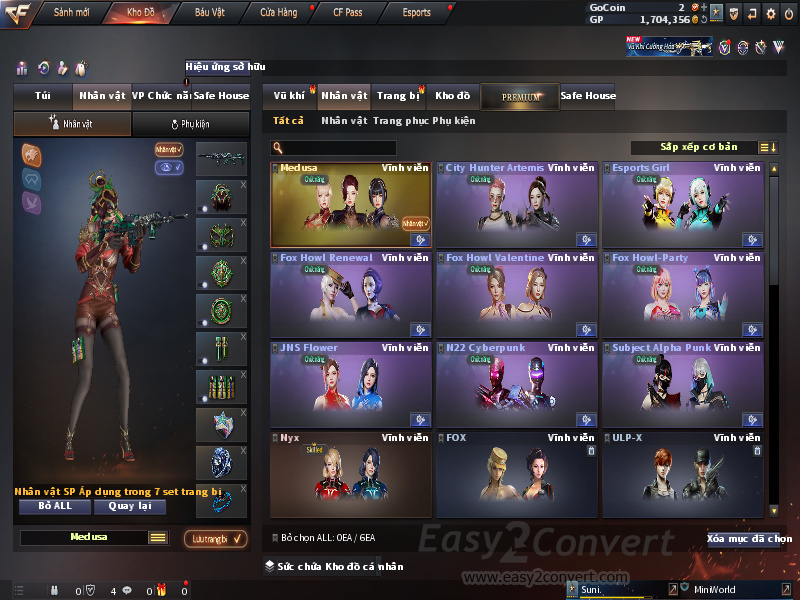Switch to the Phụ kiện accessories tab

point(190,124)
